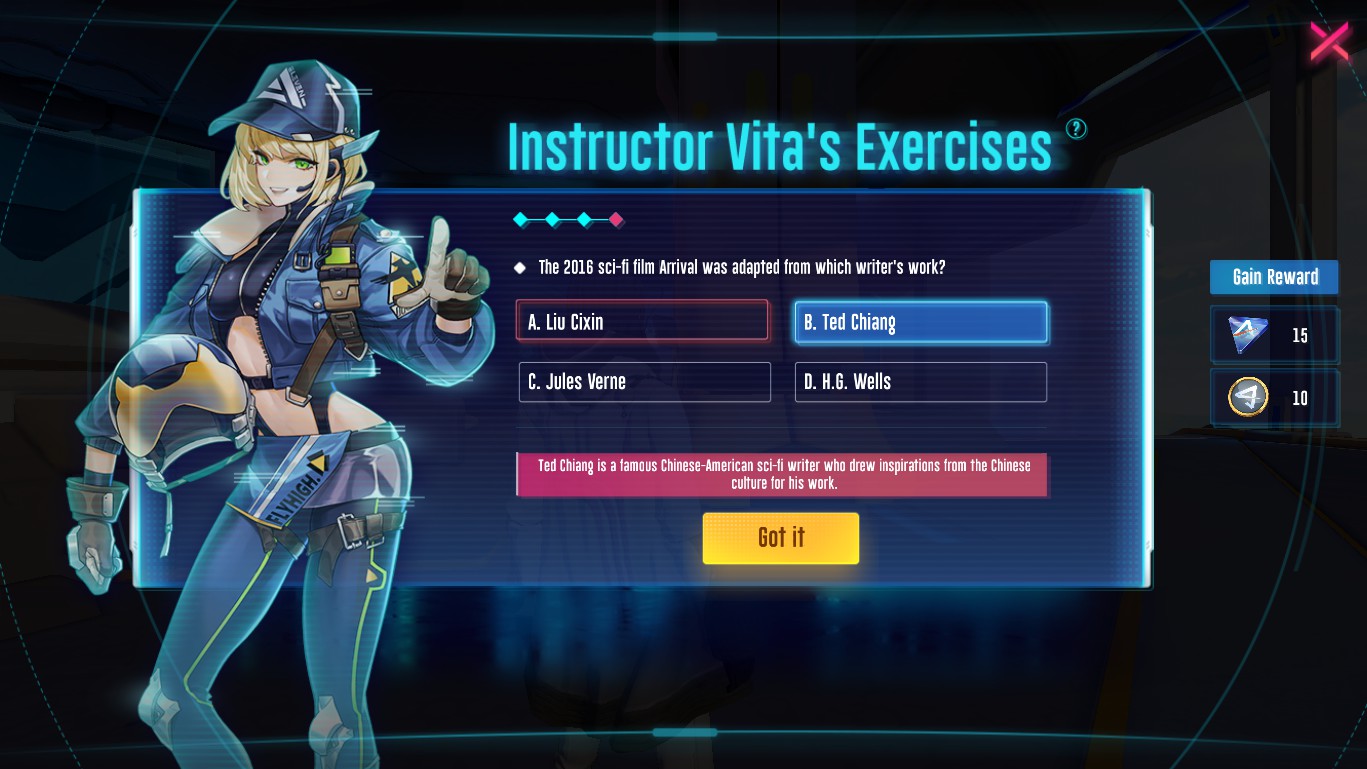Pick answer C. Jules Verne
The width and height of the screenshot is (1367, 769).
pyautogui.click(x=644, y=382)
